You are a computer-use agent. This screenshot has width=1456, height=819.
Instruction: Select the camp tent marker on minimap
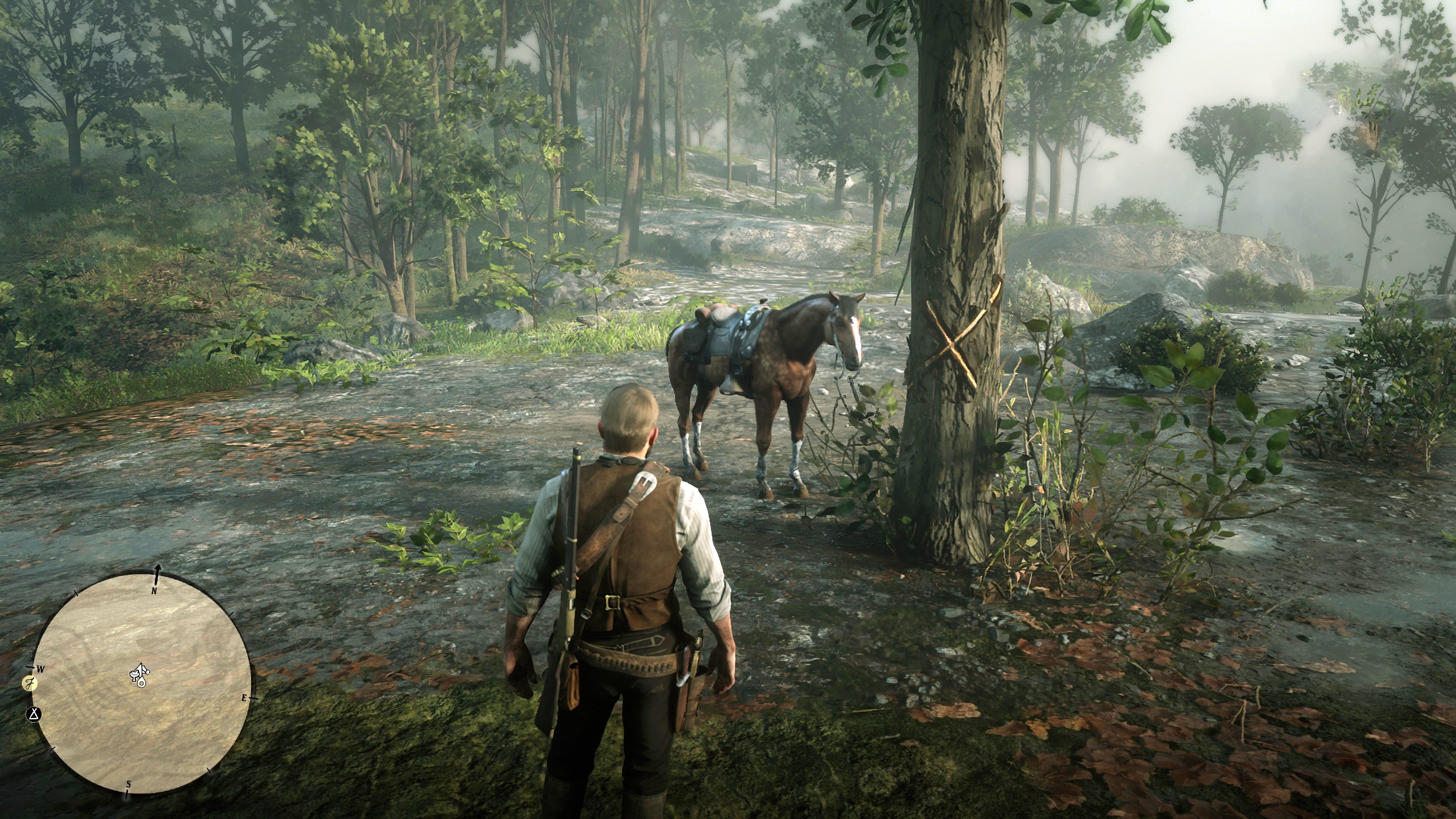click(x=35, y=714)
